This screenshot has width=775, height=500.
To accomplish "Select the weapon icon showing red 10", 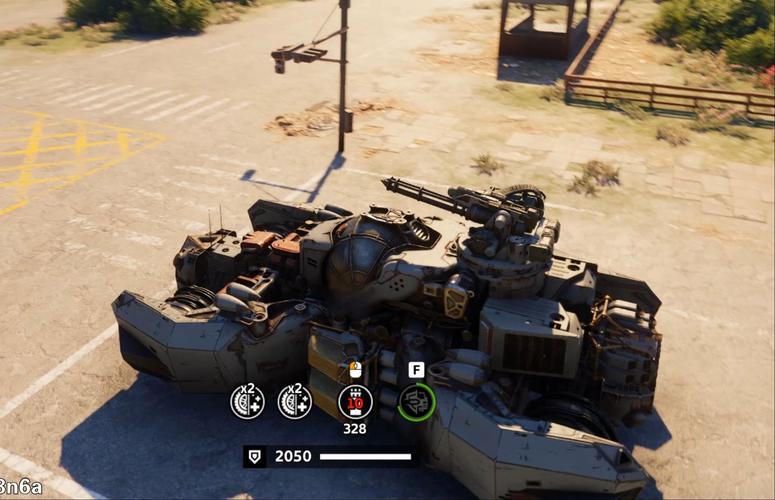I will tap(355, 401).
